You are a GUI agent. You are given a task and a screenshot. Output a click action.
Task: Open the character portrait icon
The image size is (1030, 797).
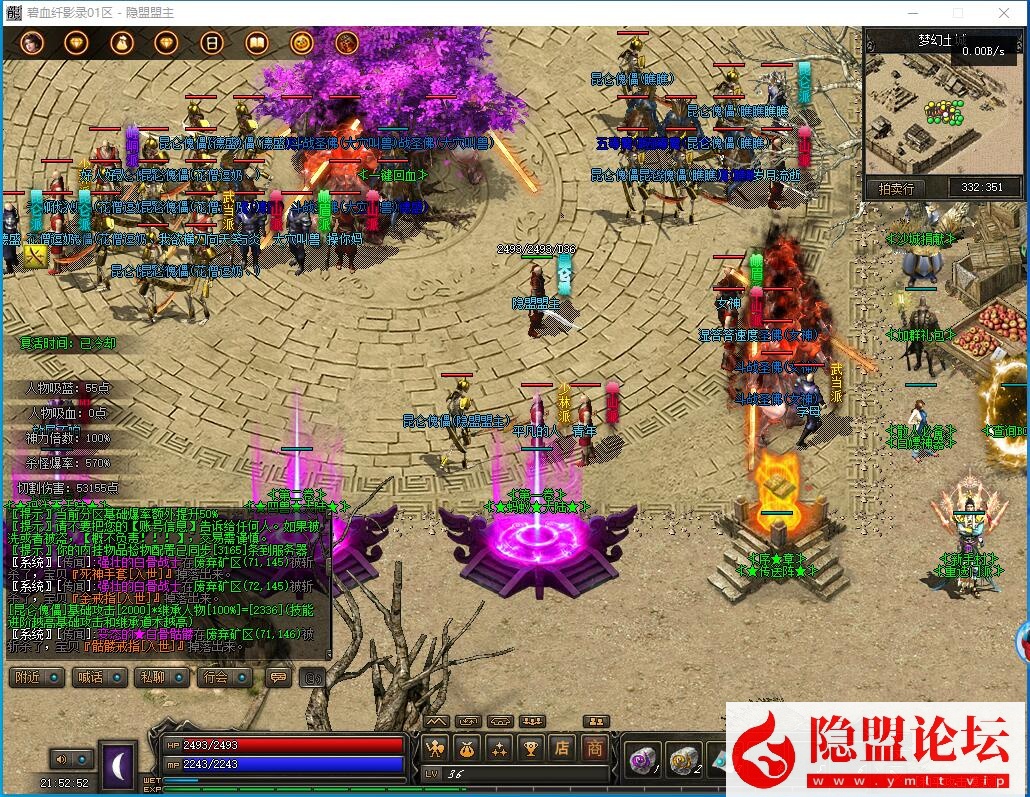coord(32,43)
